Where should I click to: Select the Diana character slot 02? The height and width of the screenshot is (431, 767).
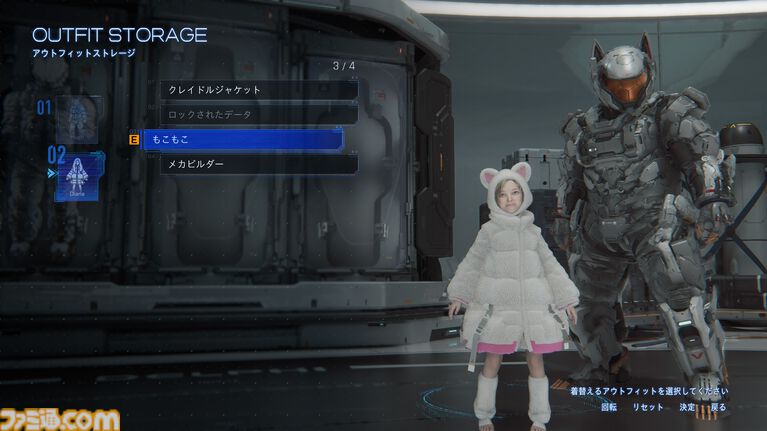tap(79, 177)
